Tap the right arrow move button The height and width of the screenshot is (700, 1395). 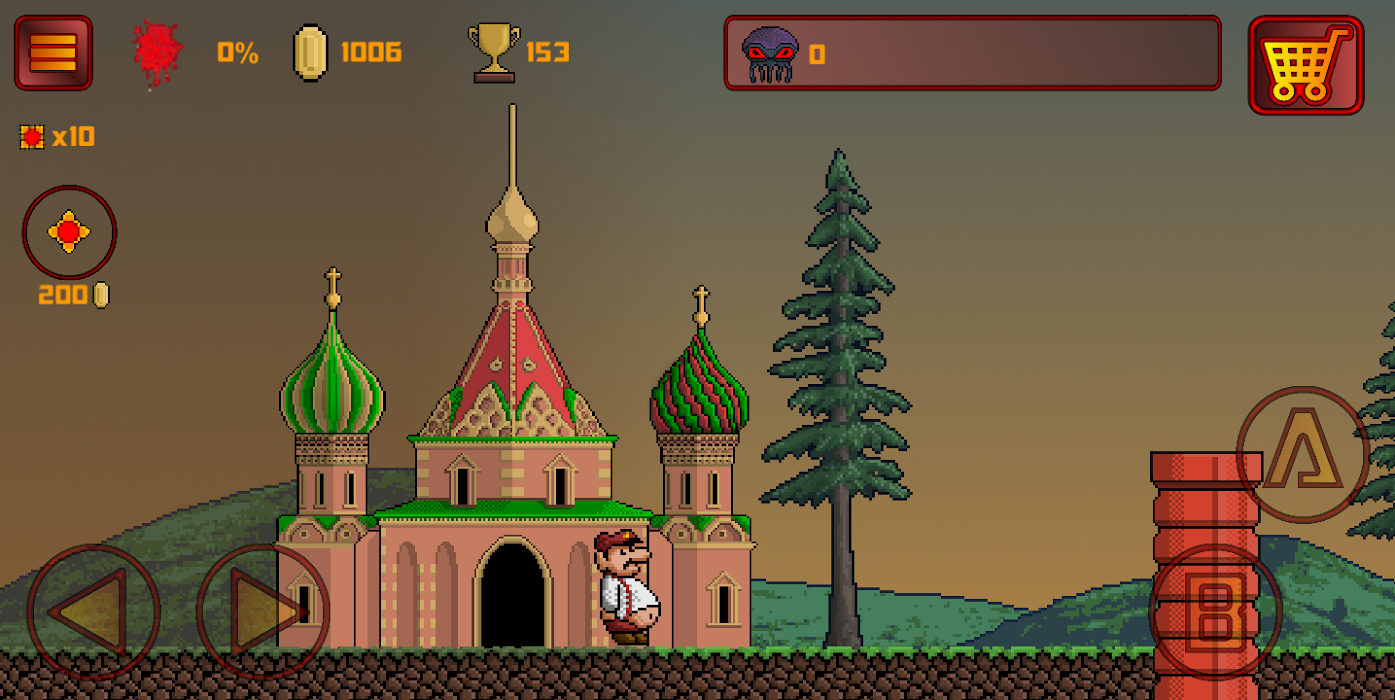click(x=263, y=611)
